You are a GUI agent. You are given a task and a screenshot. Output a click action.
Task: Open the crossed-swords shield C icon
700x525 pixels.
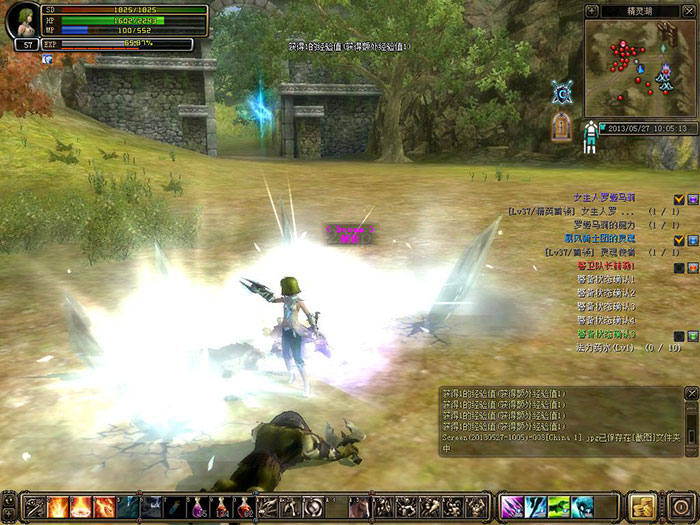point(562,92)
